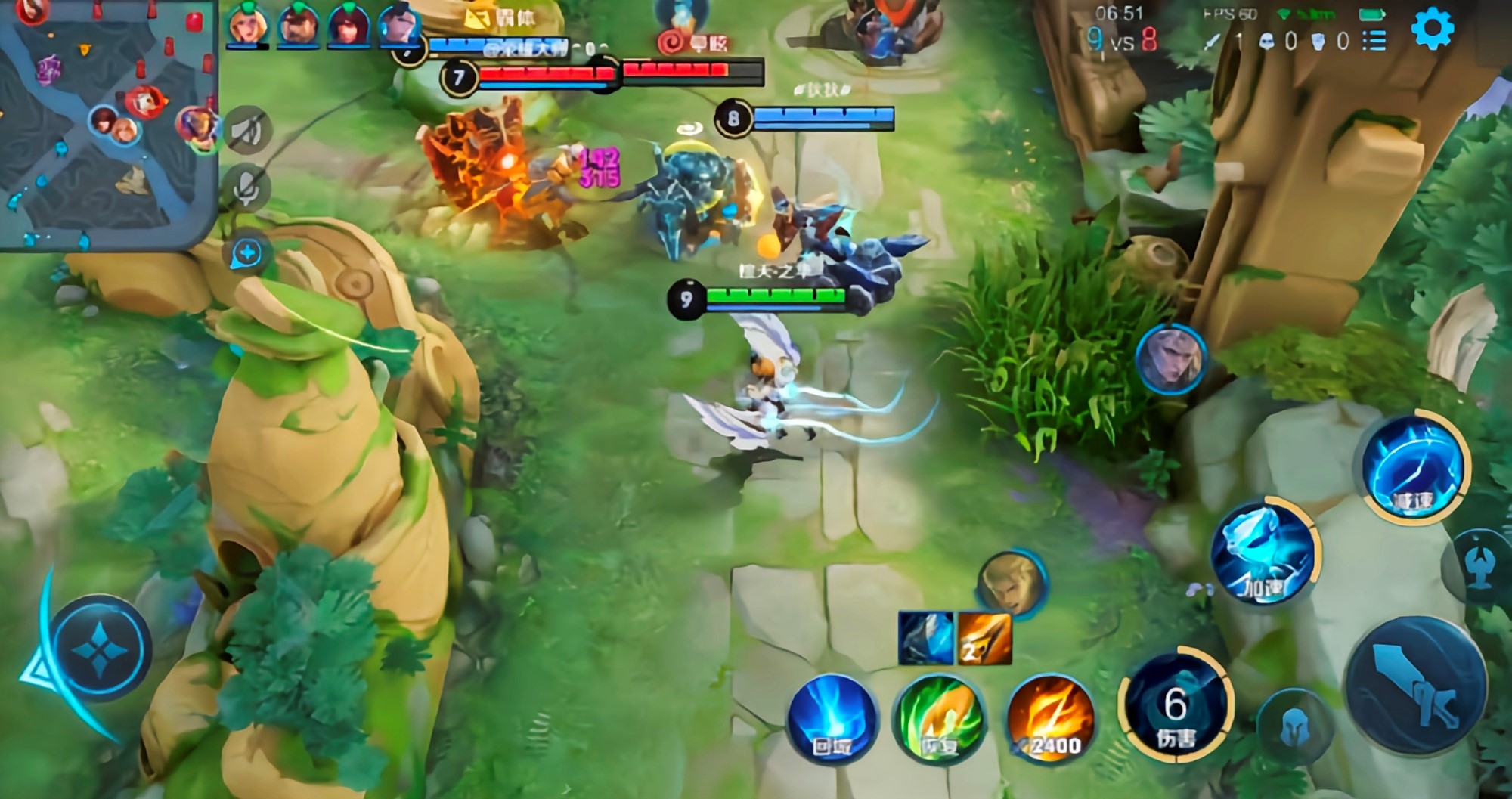
Task: Buy the blue crystal recommended item
Action: pyautogui.click(x=926, y=638)
